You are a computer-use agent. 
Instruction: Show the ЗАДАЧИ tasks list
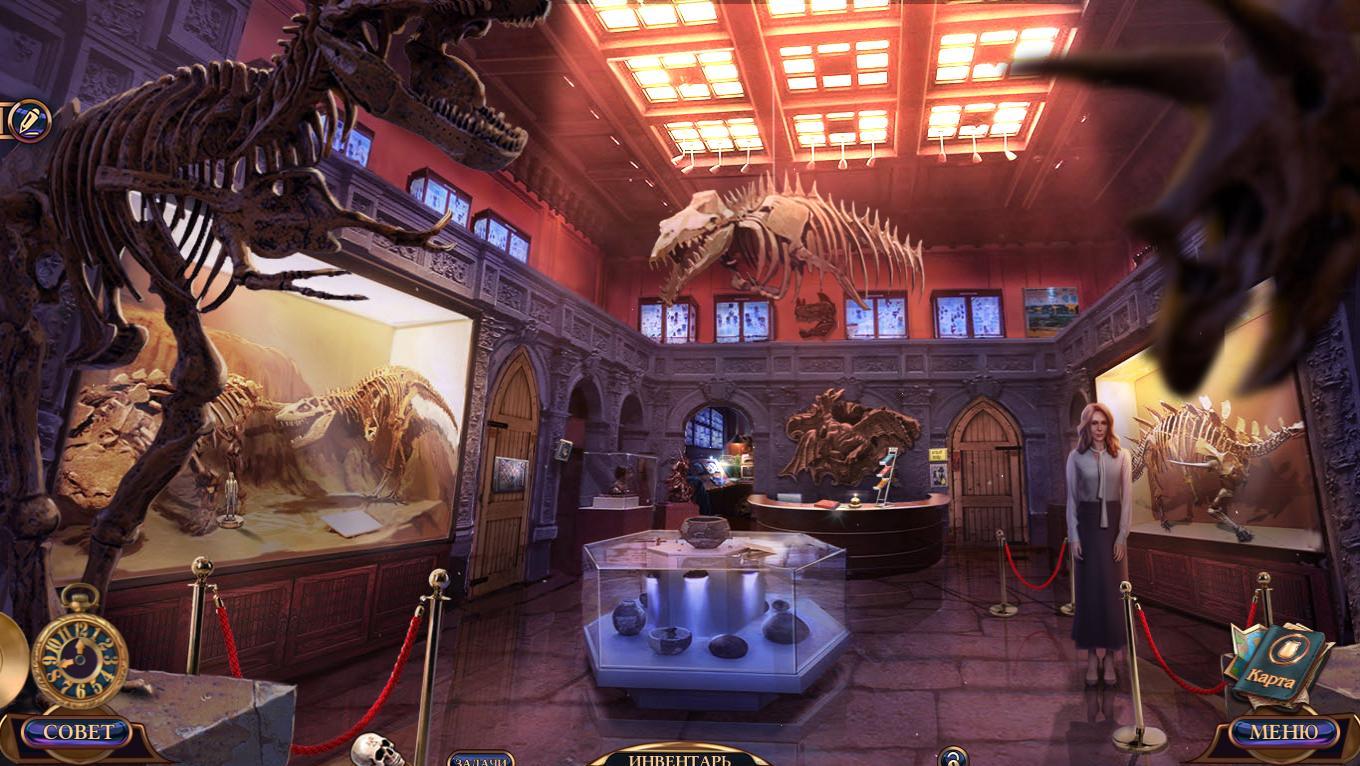coord(481,760)
